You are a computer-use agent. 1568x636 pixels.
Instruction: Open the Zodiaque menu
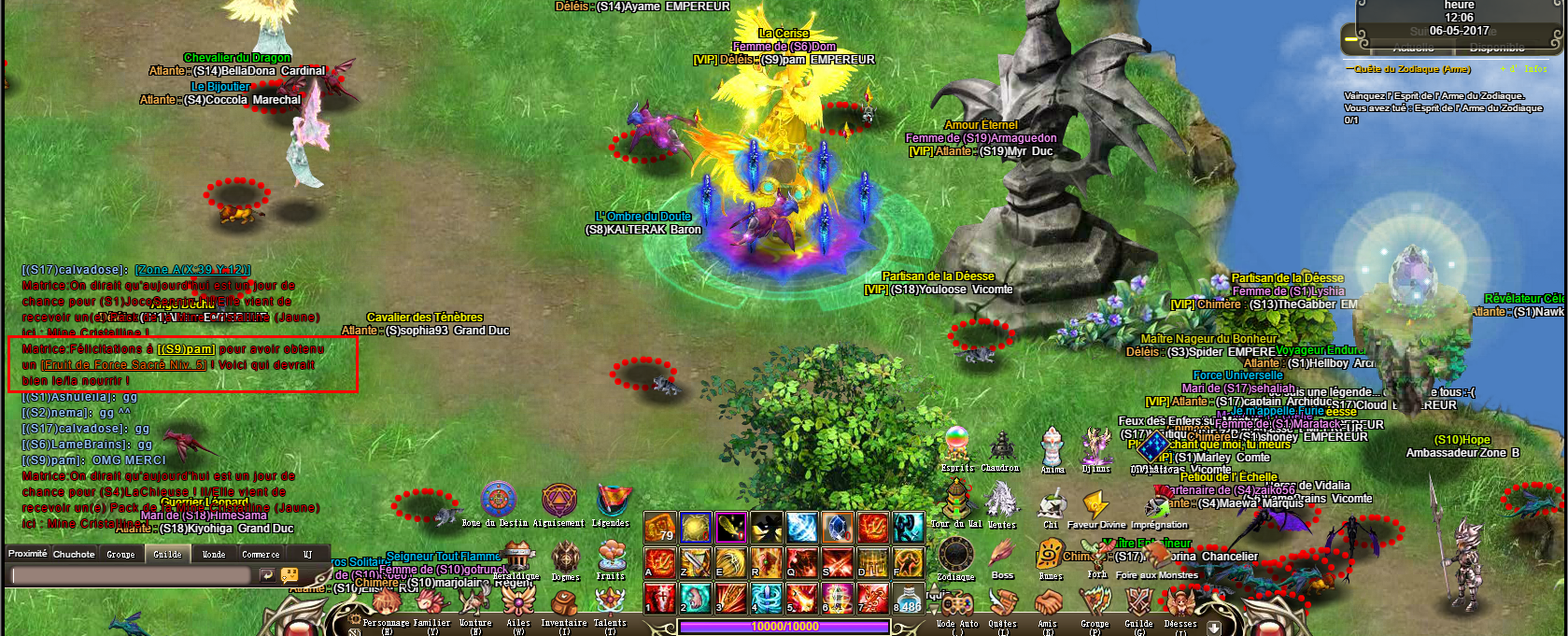(955, 556)
